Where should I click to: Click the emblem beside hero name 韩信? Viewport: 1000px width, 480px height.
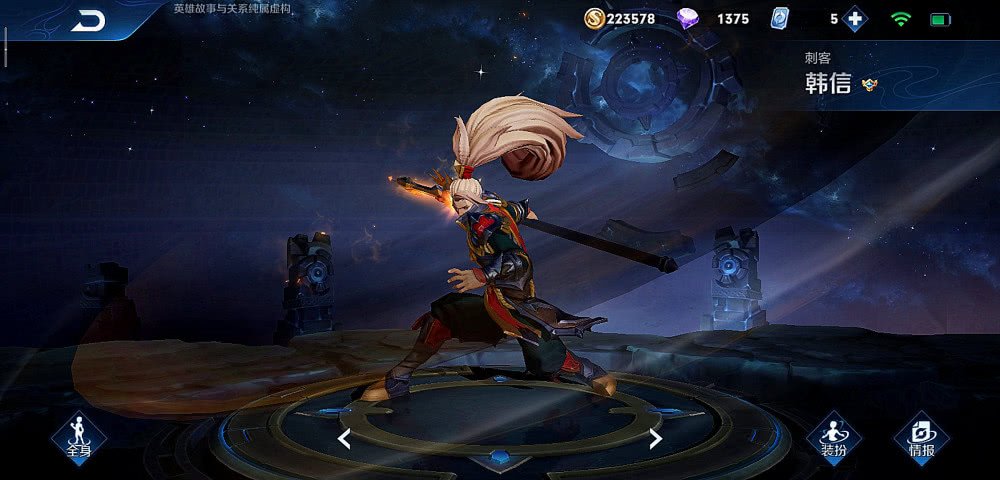870,85
